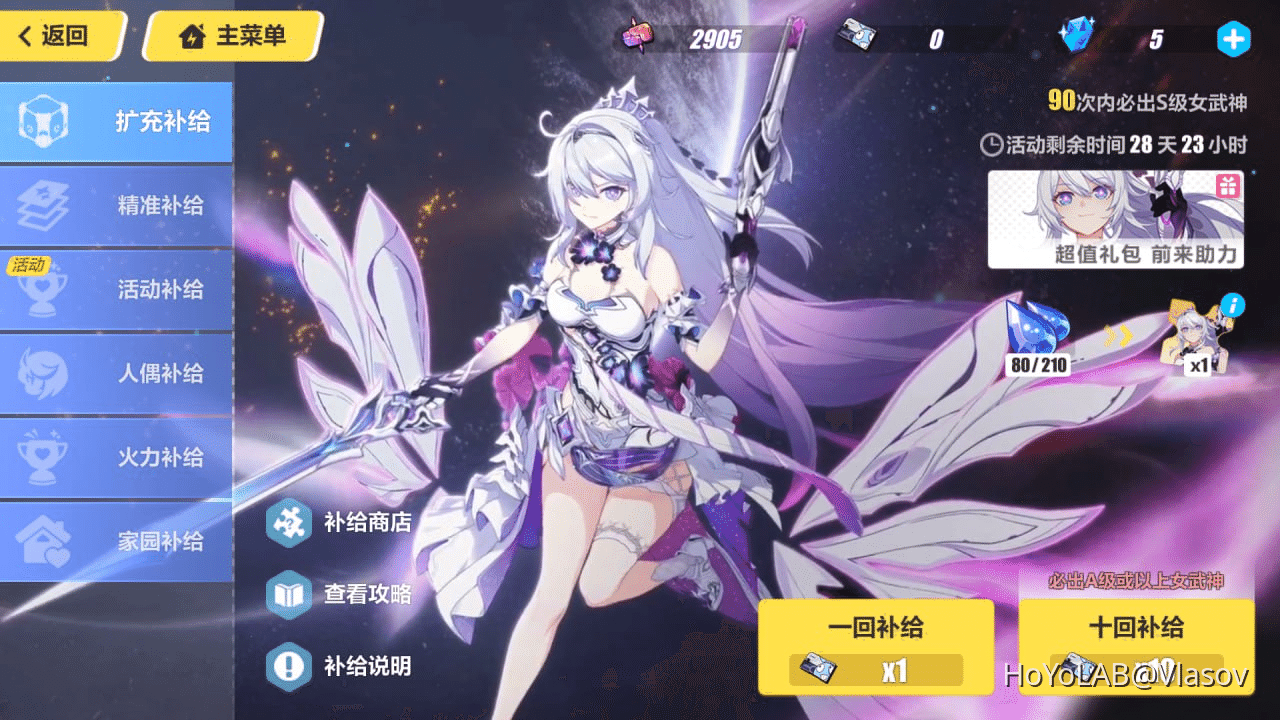Open the 家园补给 supply page
The width and height of the screenshot is (1280, 720).
click(117, 541)
